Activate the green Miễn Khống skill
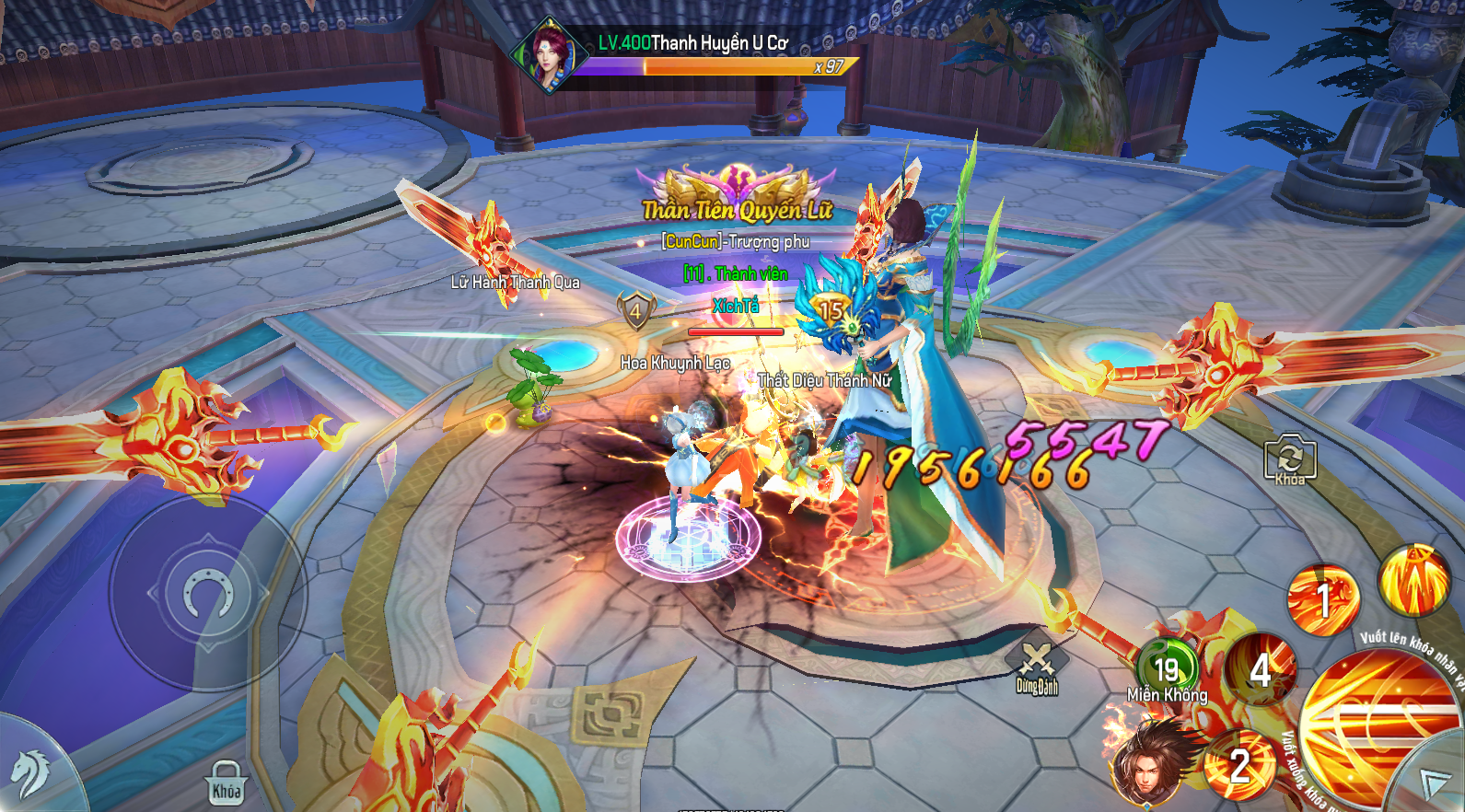1465x812 pixels. click(1167, 670)
